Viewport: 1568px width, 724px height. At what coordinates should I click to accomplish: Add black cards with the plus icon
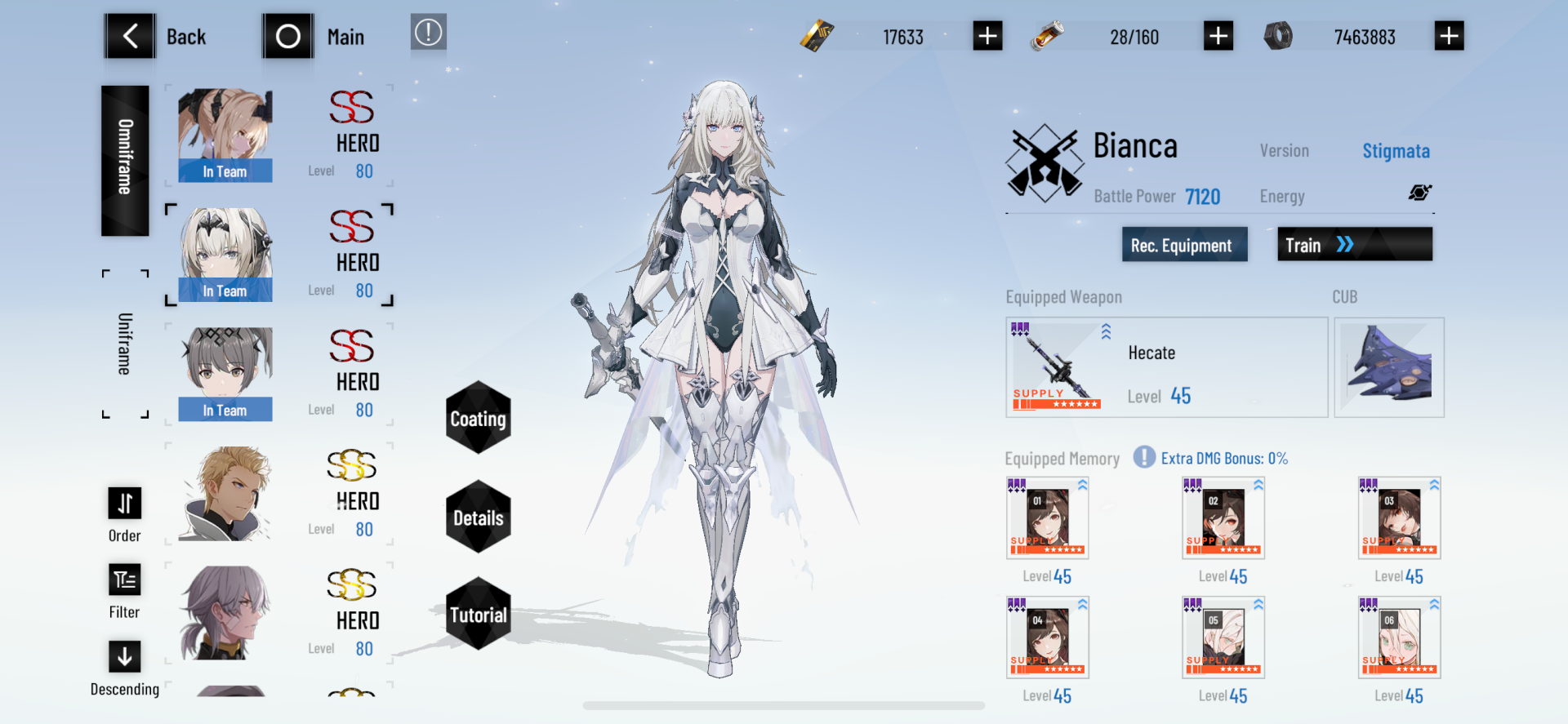pos(987,35)
